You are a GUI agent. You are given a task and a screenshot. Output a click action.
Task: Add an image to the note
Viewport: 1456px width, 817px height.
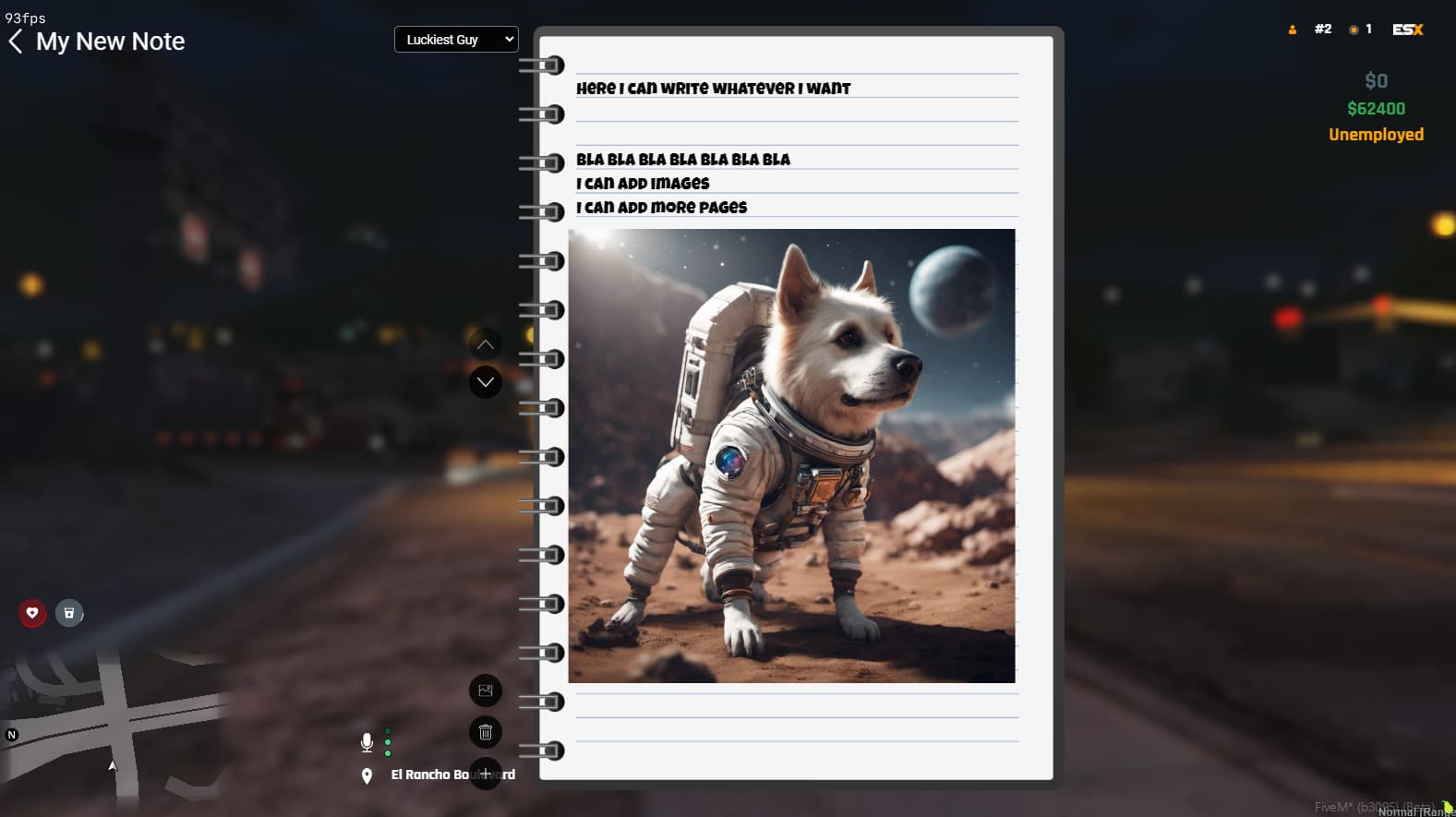pos(485,690)
